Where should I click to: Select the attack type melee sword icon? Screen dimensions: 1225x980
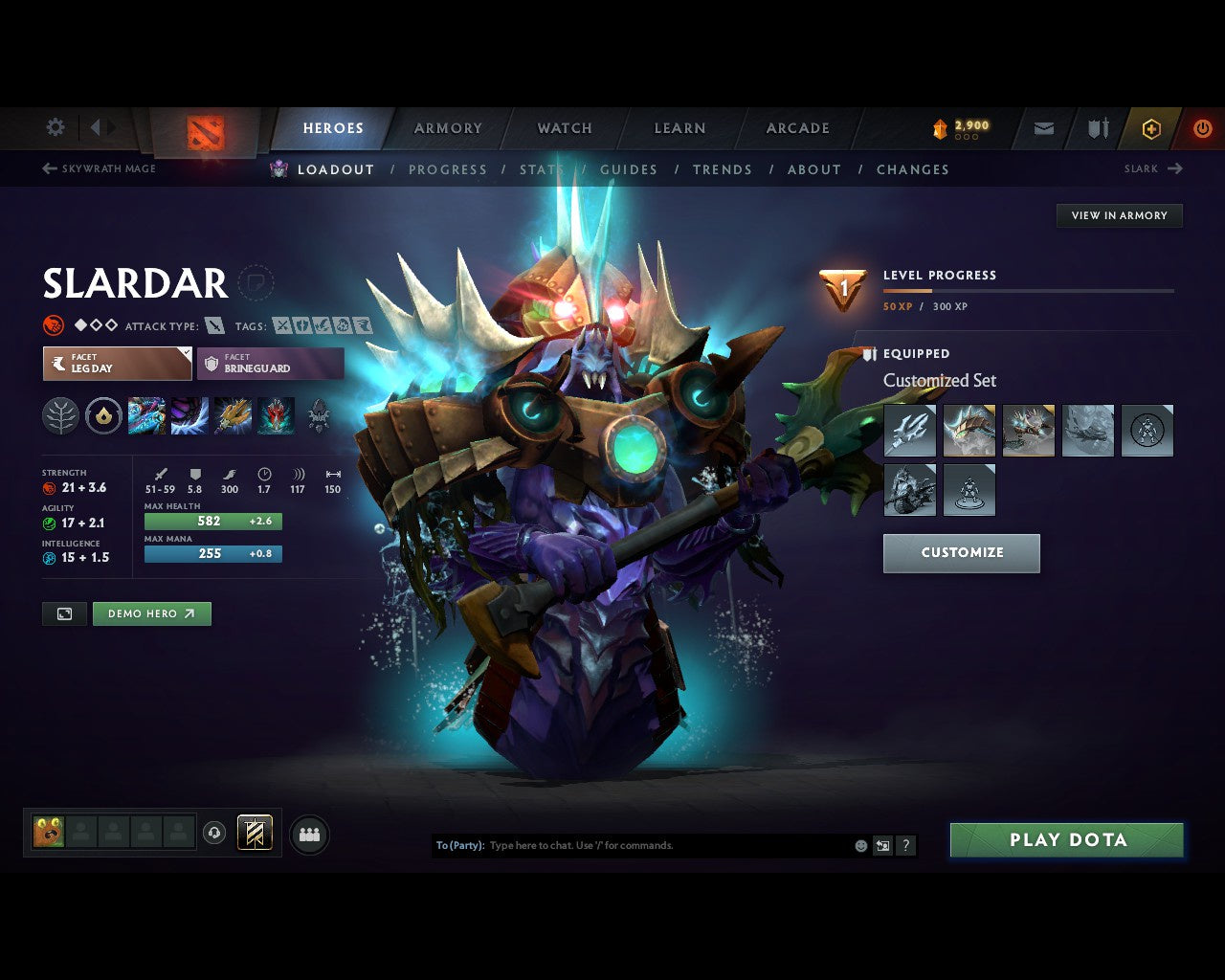[x=214, y=325]
